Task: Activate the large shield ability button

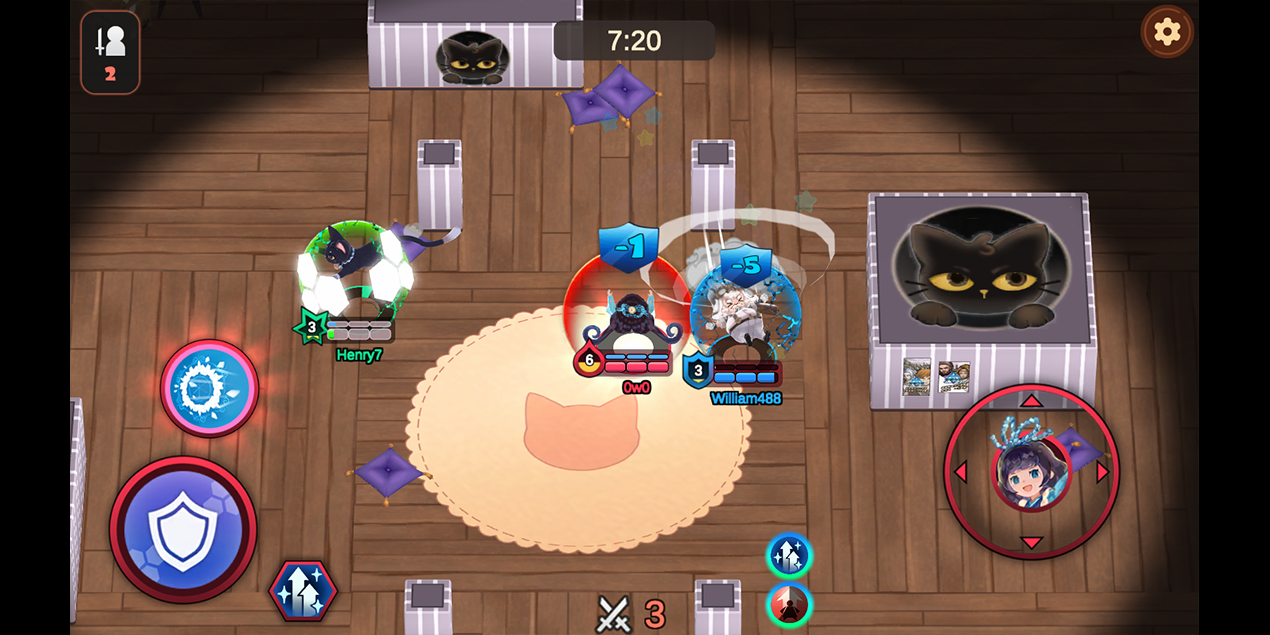Action: [x=183, y=530]
